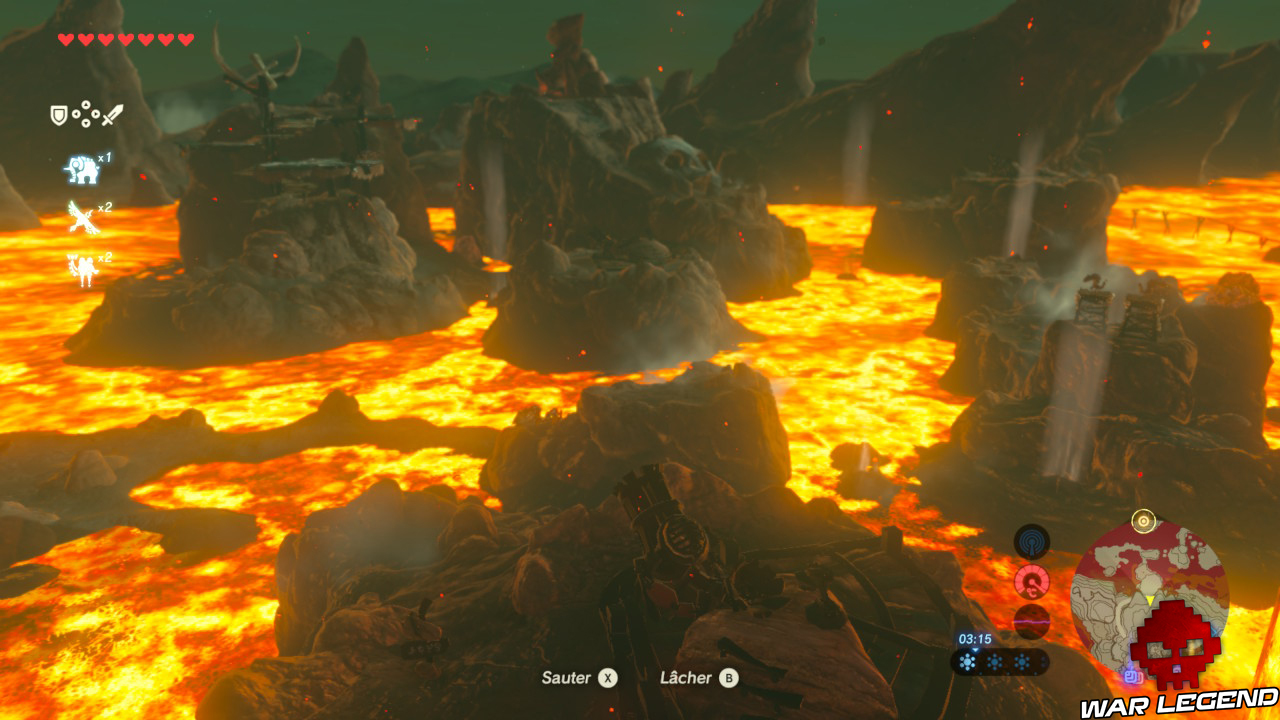Click the in-game clock showing 03:15
The image size is (1280, 720).
[x=975, y=639]
